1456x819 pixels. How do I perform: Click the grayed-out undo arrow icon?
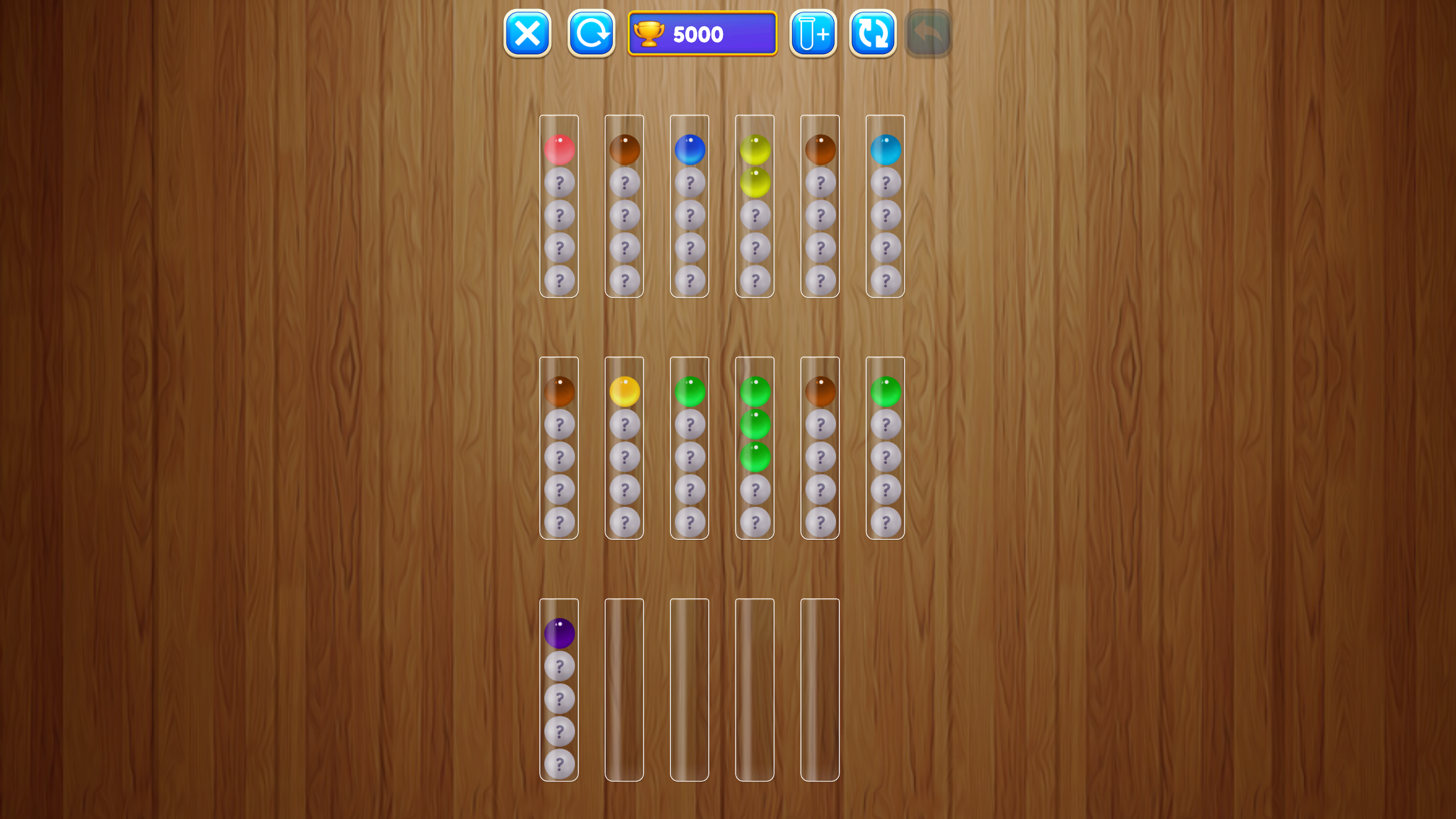point(929,34)
